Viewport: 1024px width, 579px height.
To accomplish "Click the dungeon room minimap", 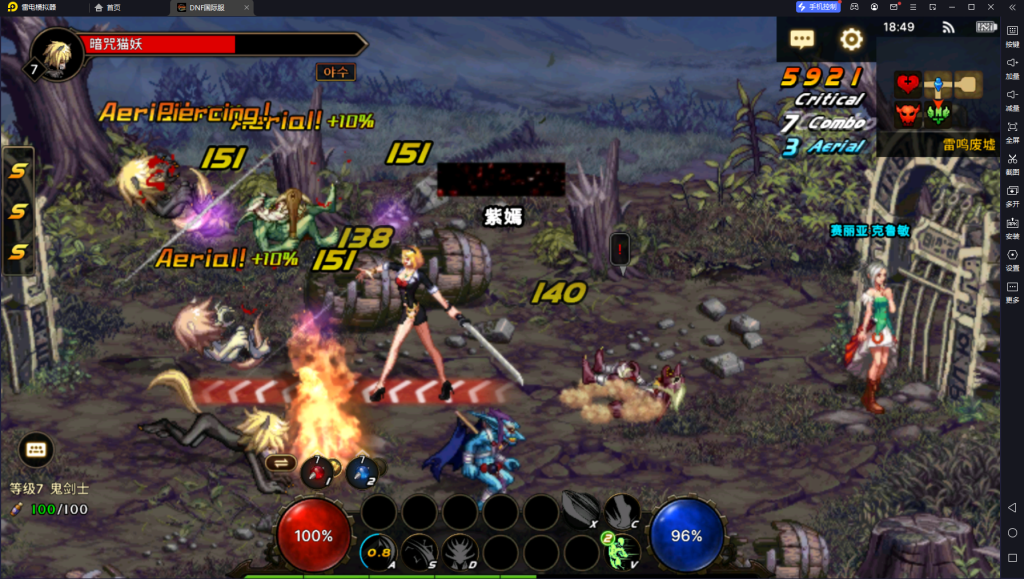I will click(938, 99).
